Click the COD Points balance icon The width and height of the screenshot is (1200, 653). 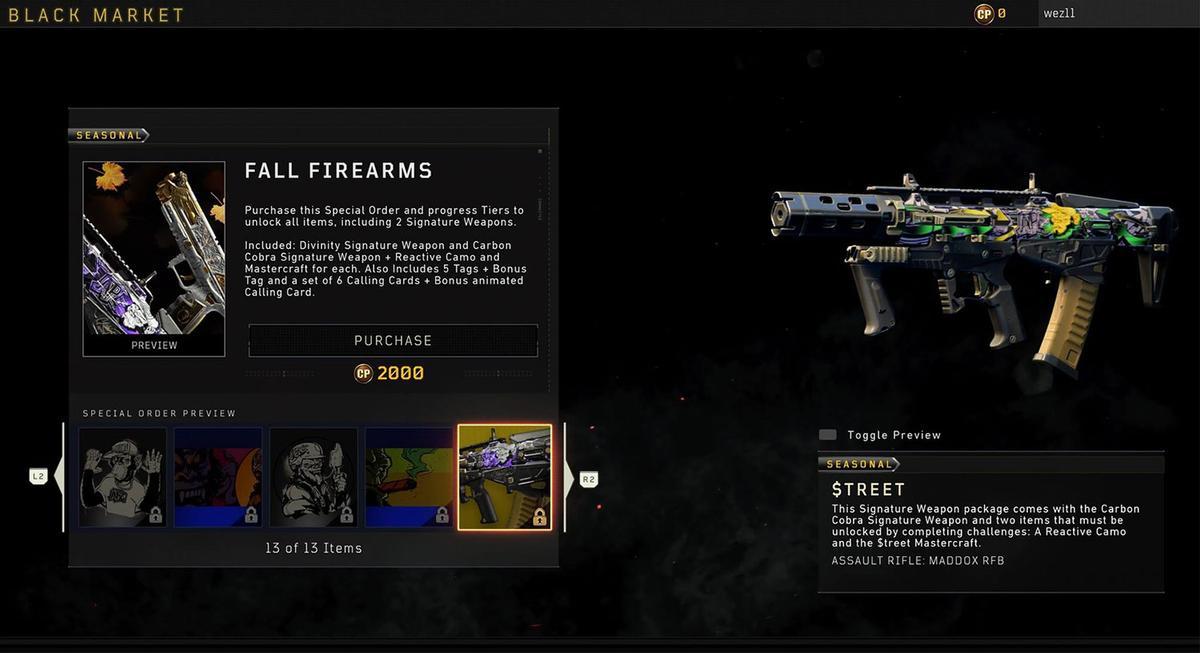click(x=984, y=14)
